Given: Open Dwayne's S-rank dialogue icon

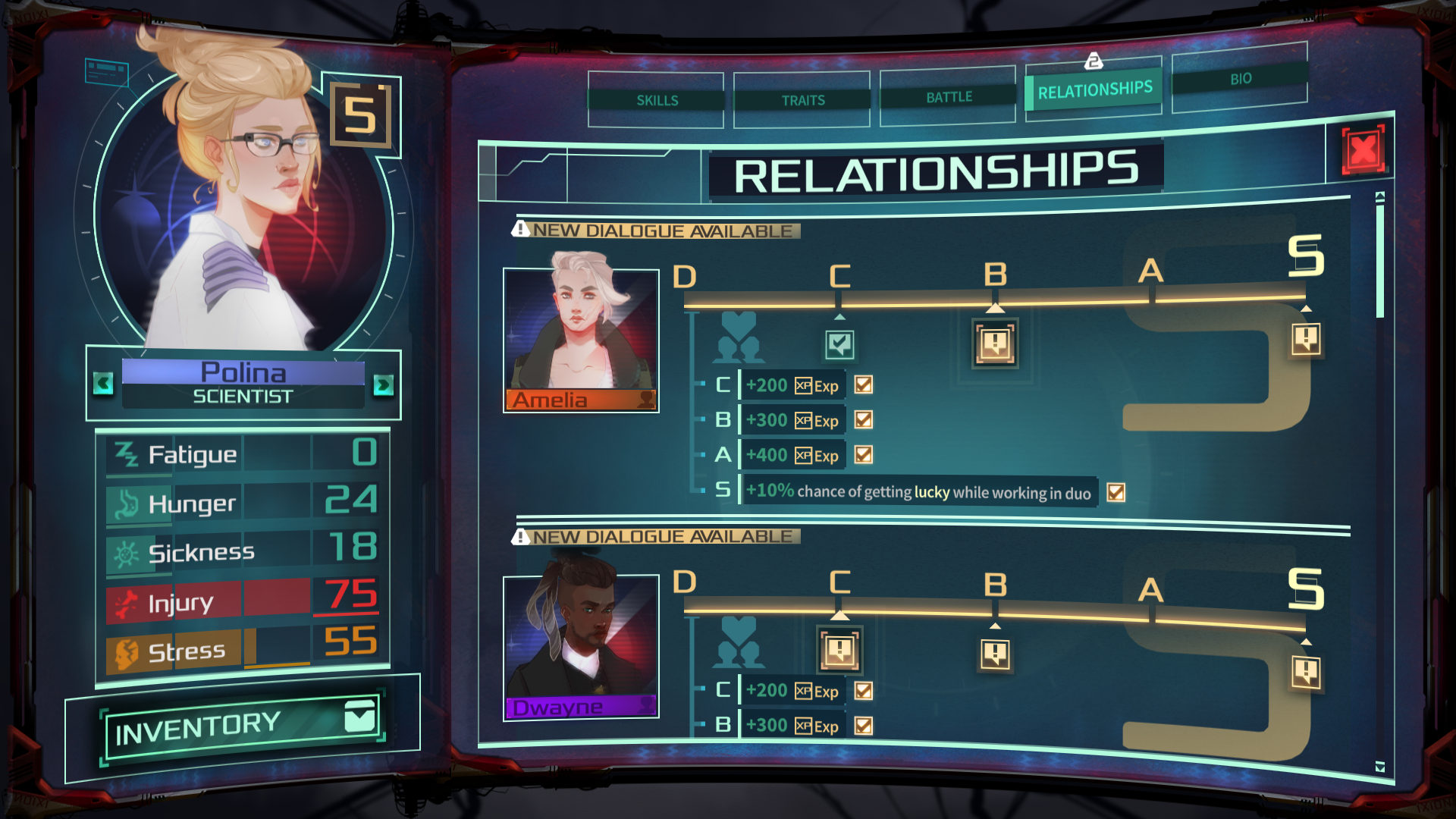Looking at the screenshot, I should (1306, 672).
